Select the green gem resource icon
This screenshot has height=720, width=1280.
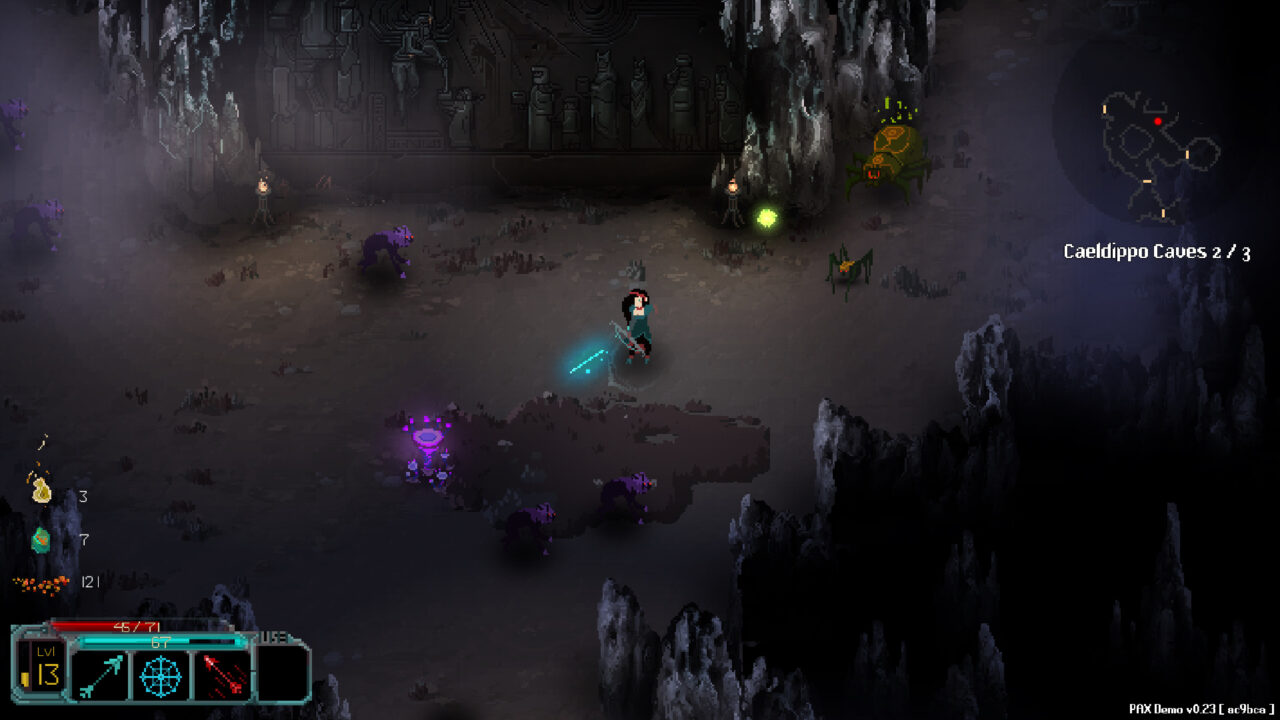(42, 540)
